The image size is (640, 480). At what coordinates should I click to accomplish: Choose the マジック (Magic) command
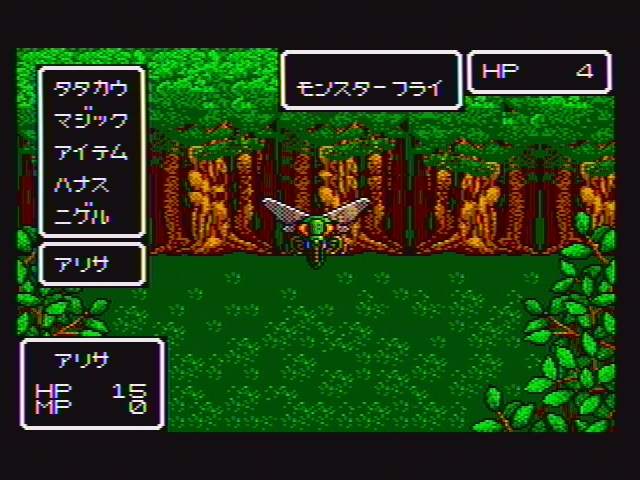pyautogui.click(x=91, y=120)
